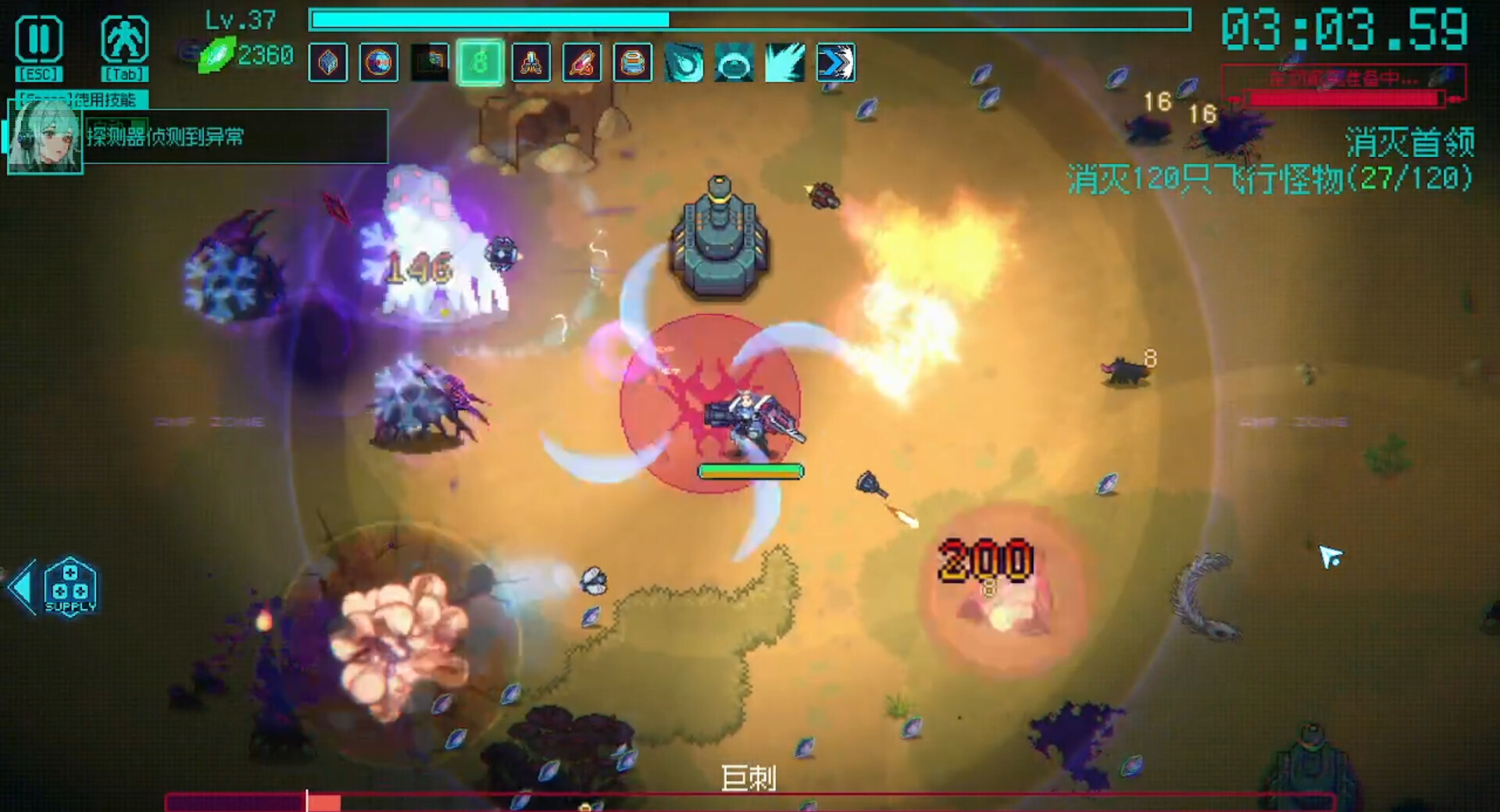Select the red rocket missile skill icon
Screen dimensions: 1500x812
(x=582, y=62)
